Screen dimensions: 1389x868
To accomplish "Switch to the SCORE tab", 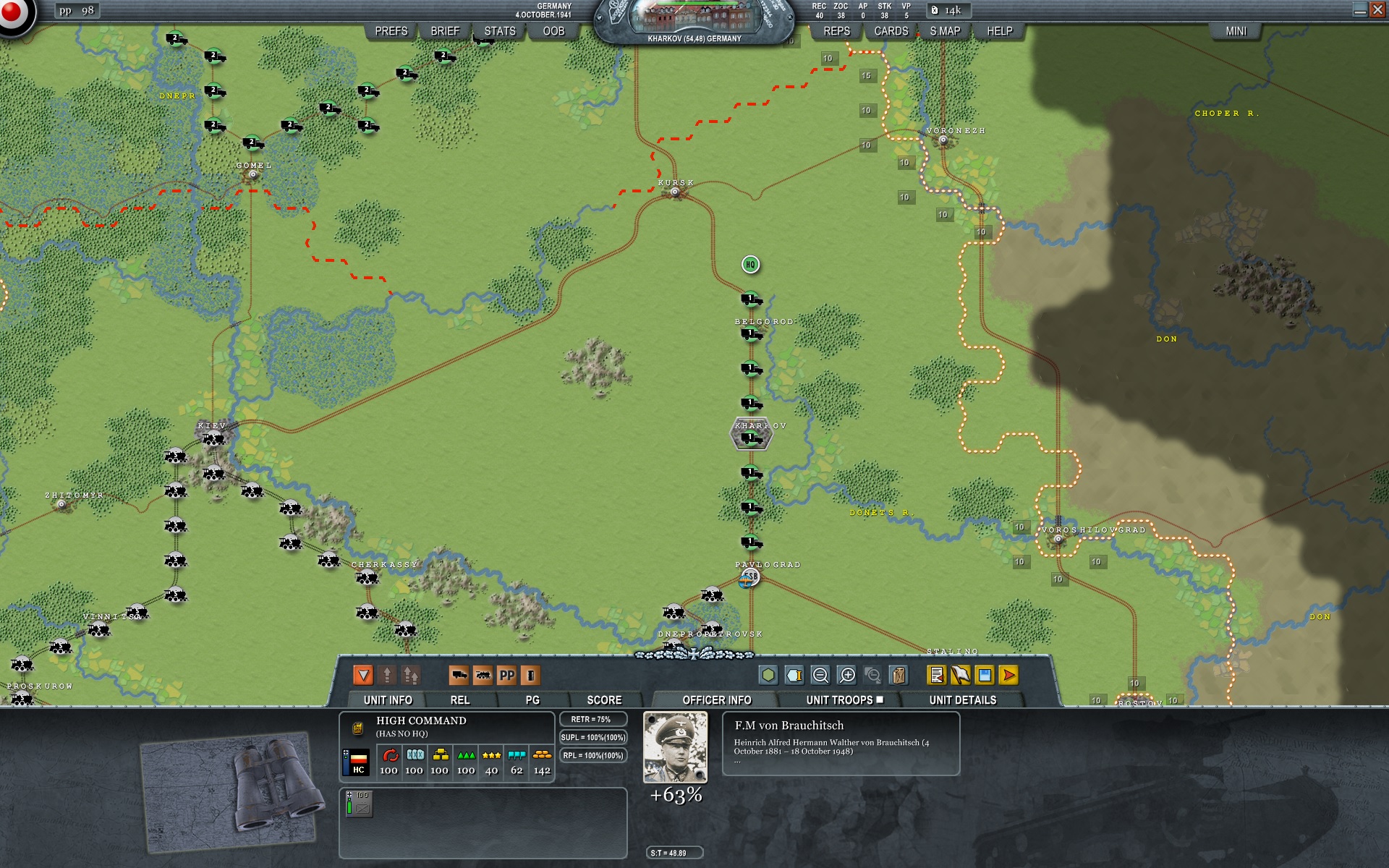I will click(x=604, y=698).
